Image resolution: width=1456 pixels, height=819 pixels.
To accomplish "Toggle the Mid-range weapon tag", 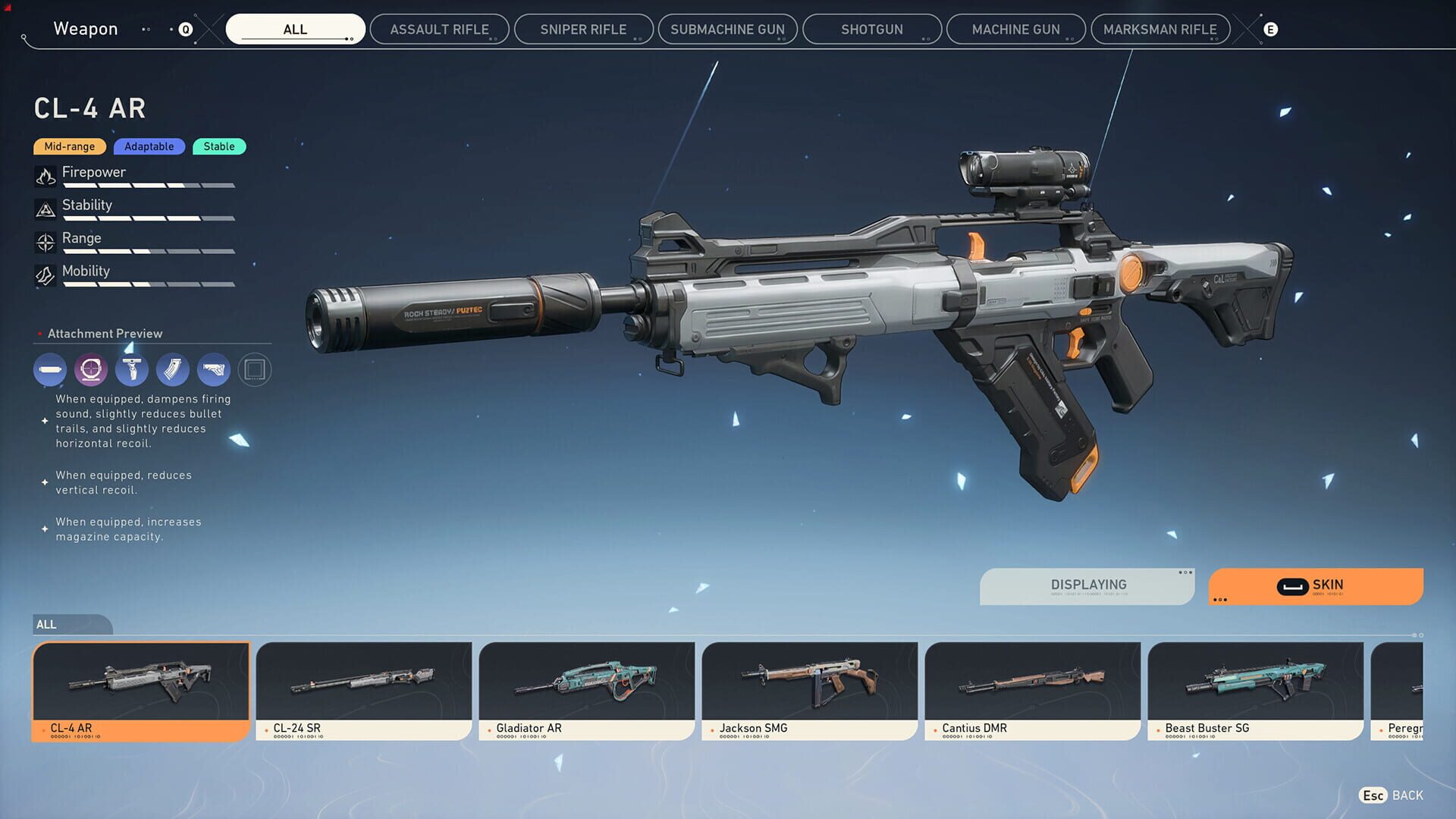I will coord(69,146).
